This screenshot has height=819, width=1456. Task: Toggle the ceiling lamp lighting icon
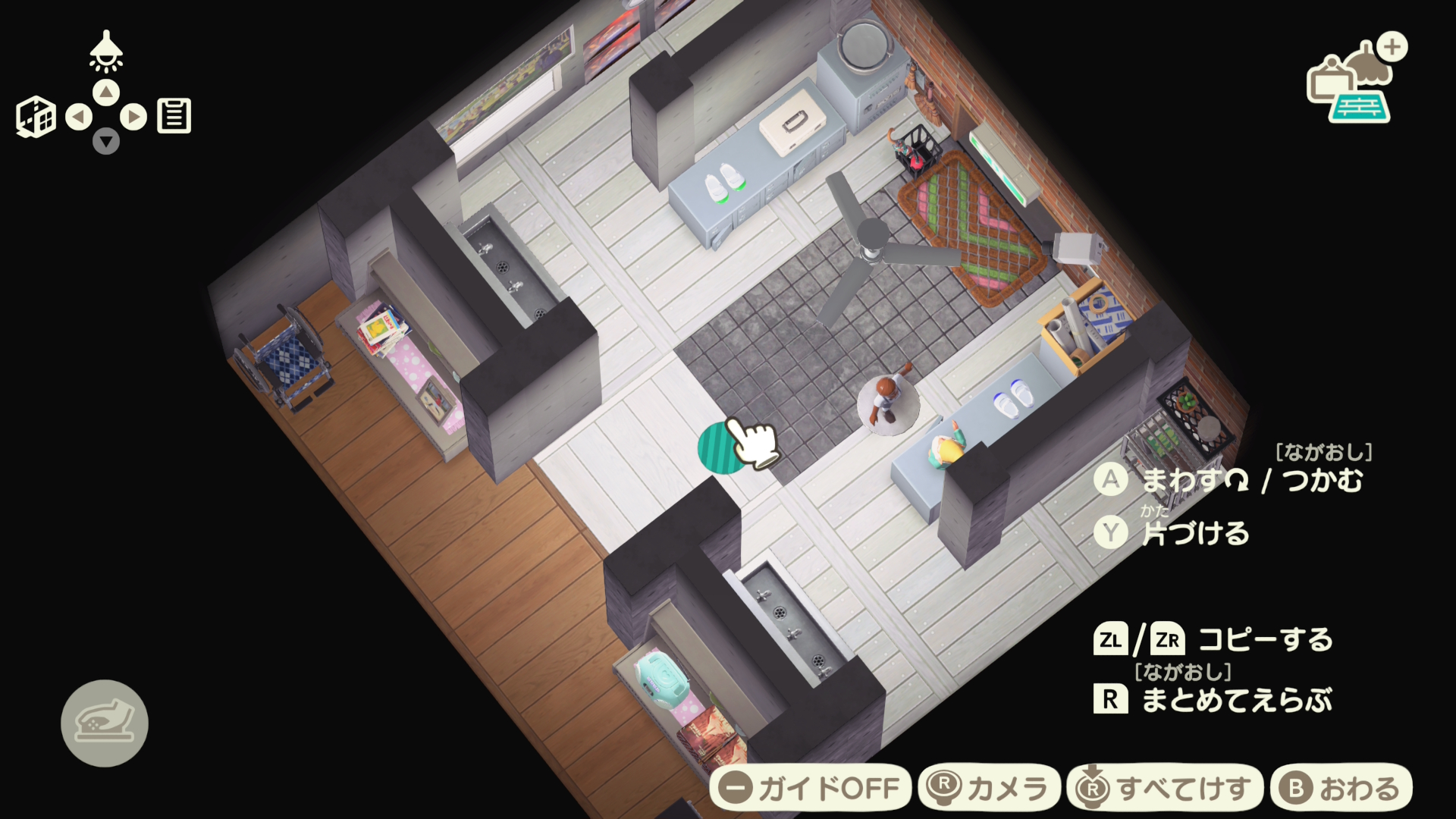(x=106, y=51)
